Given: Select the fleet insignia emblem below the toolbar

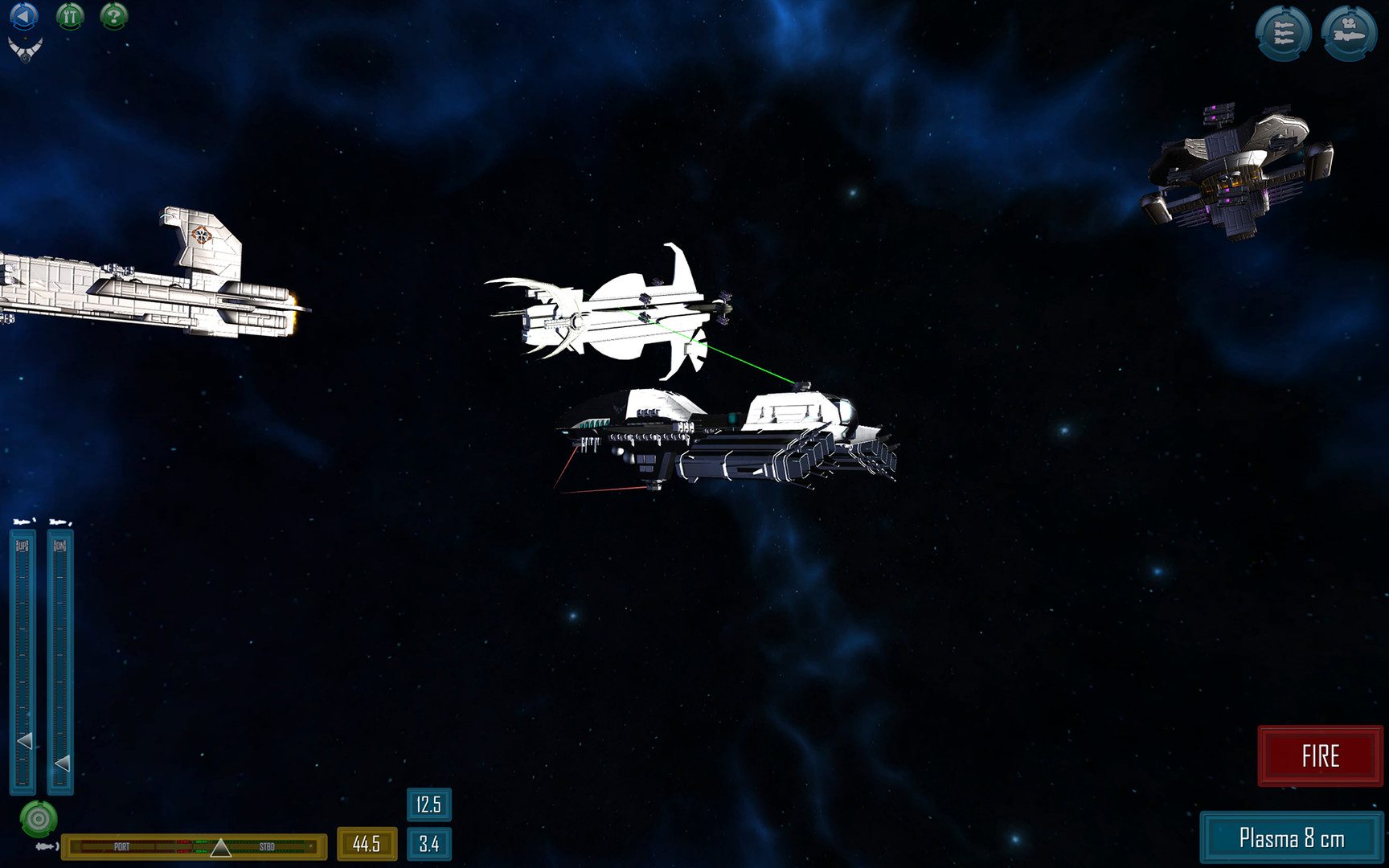Looking at the screenshot, I should pyautogui.click(x=26, y=48).
